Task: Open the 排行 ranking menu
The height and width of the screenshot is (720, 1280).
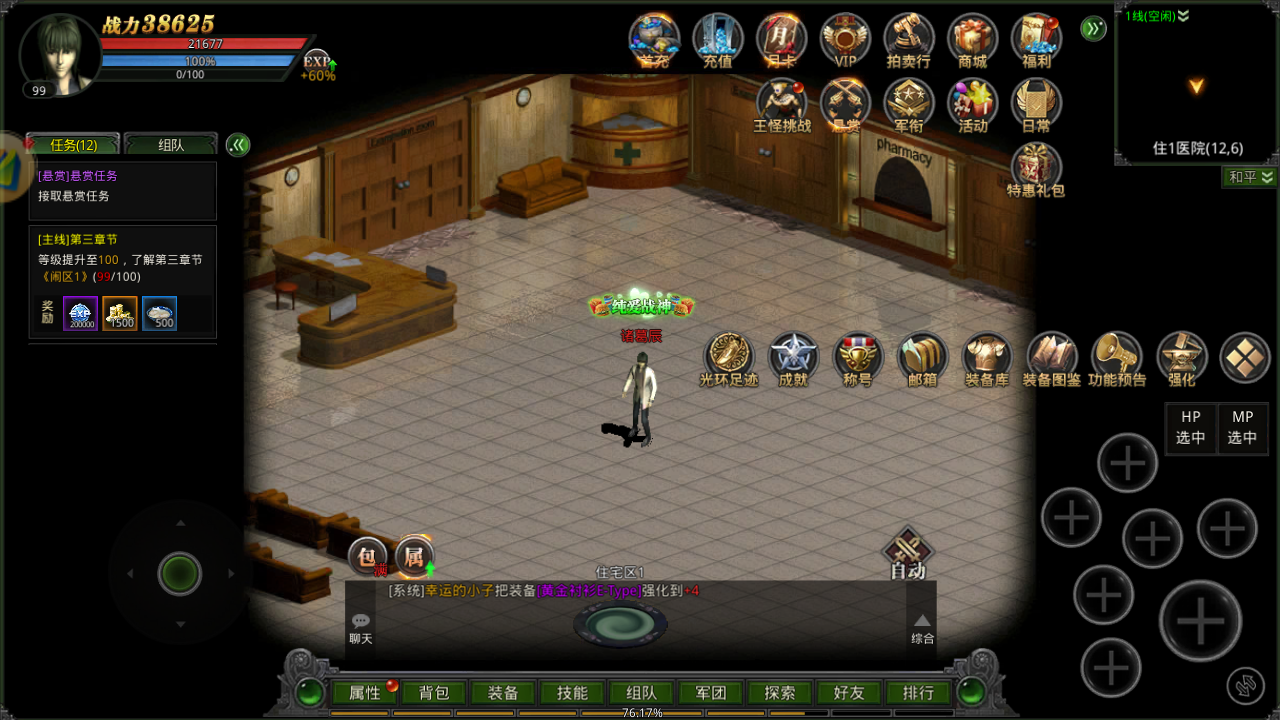Action: 917,692
